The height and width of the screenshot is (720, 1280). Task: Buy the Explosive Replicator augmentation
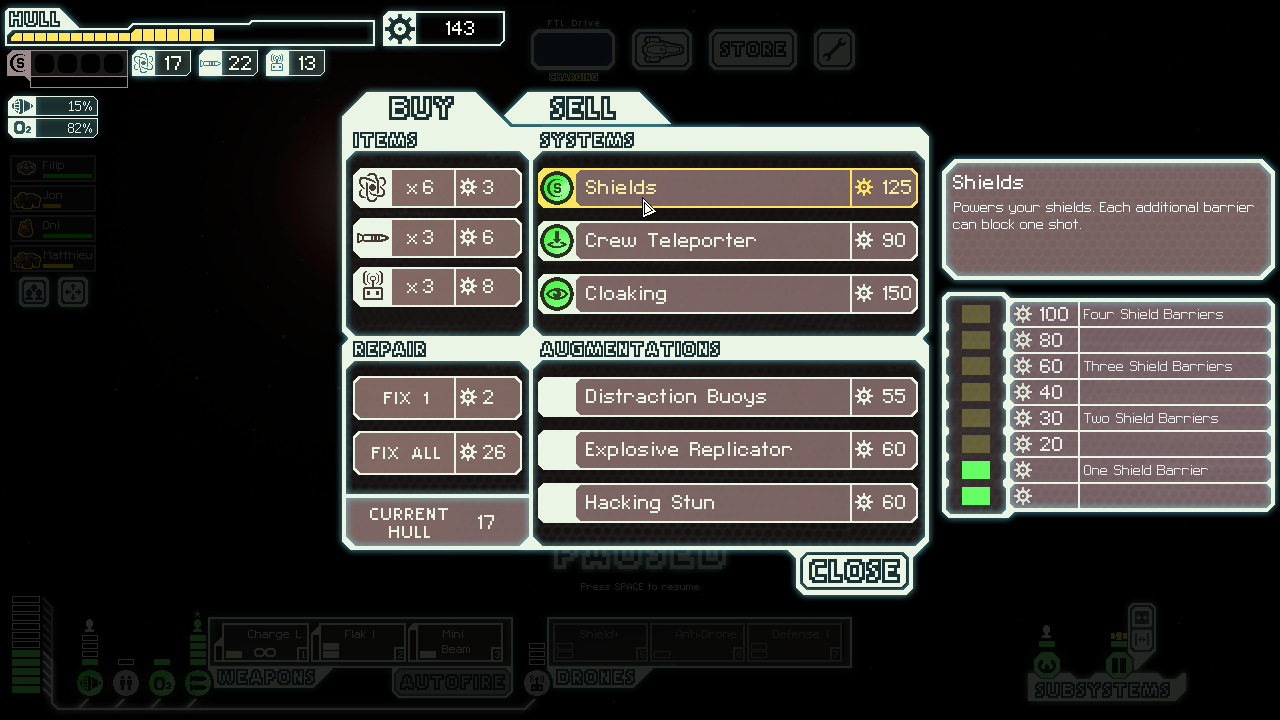(x=727, y=450)
